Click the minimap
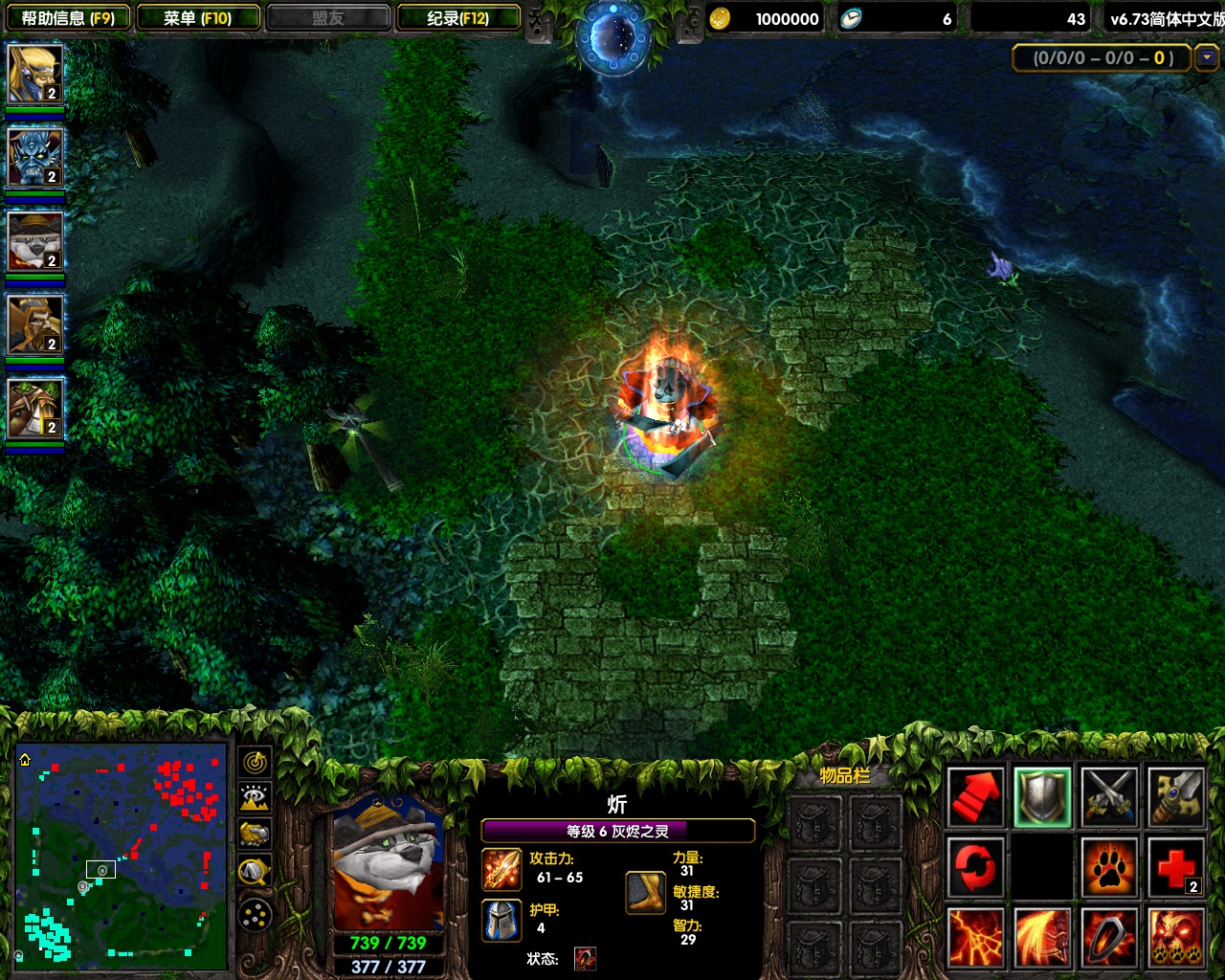 [x=121, y=854]
